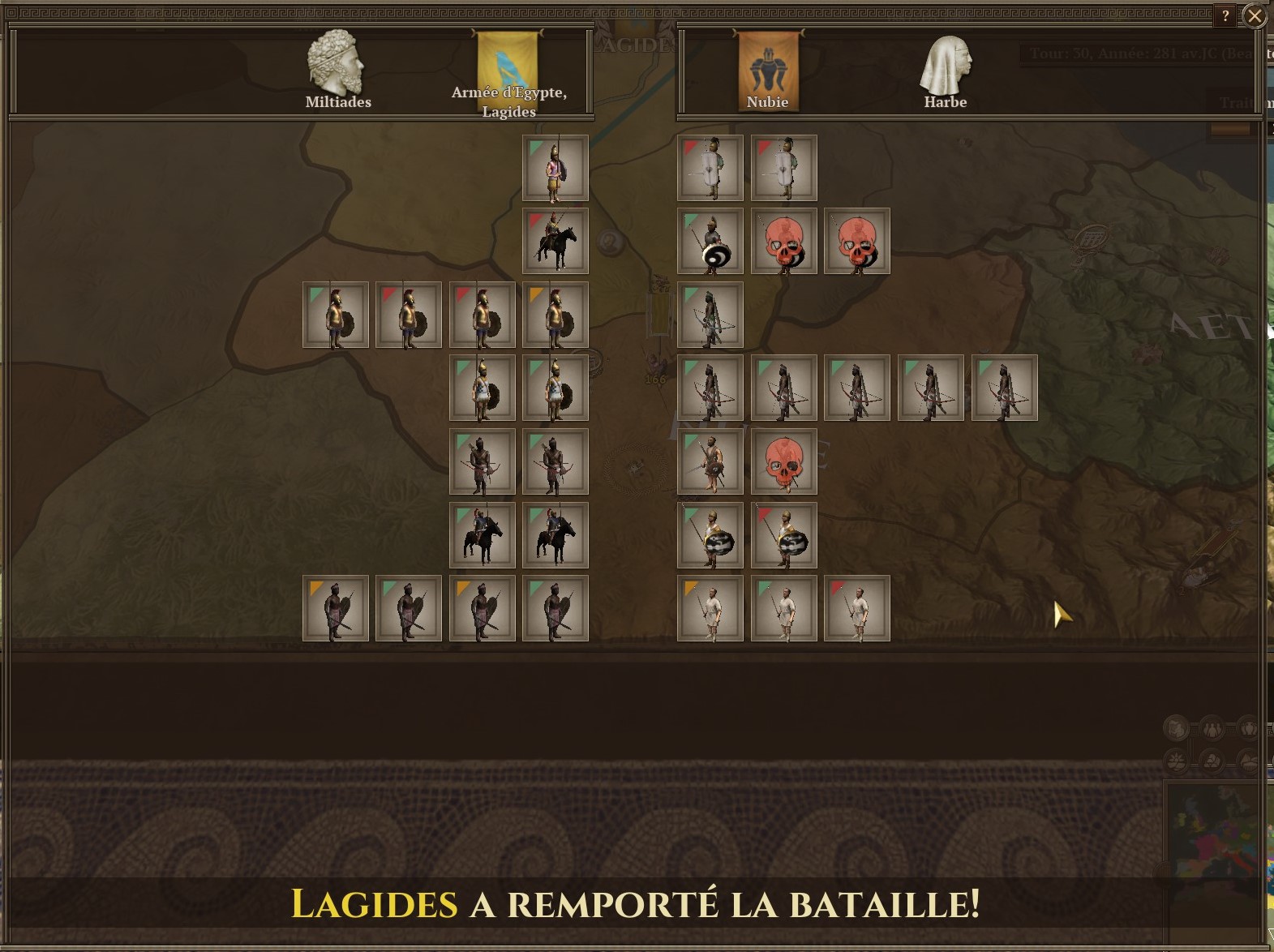Select the white-tunic Nubian unit with red marker
Viewport: 1274px width, 952px height.
(857, 609)
